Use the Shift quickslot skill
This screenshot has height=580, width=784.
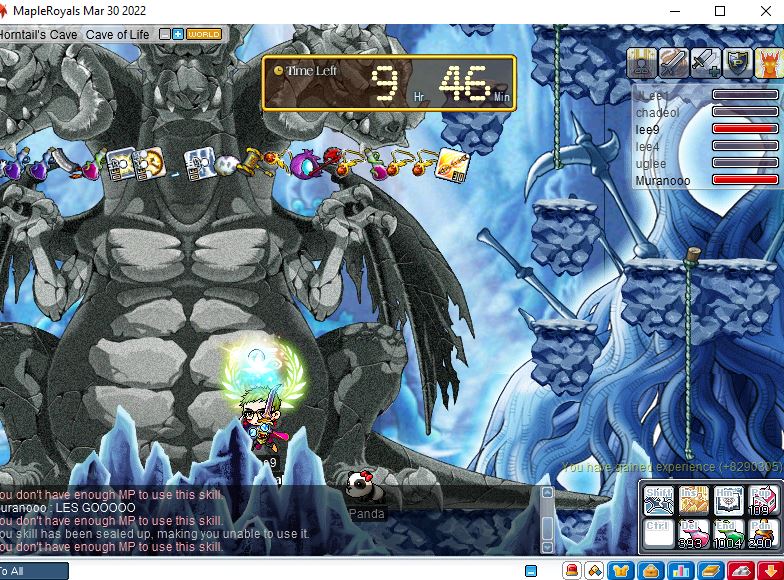(x=660, y=498)
